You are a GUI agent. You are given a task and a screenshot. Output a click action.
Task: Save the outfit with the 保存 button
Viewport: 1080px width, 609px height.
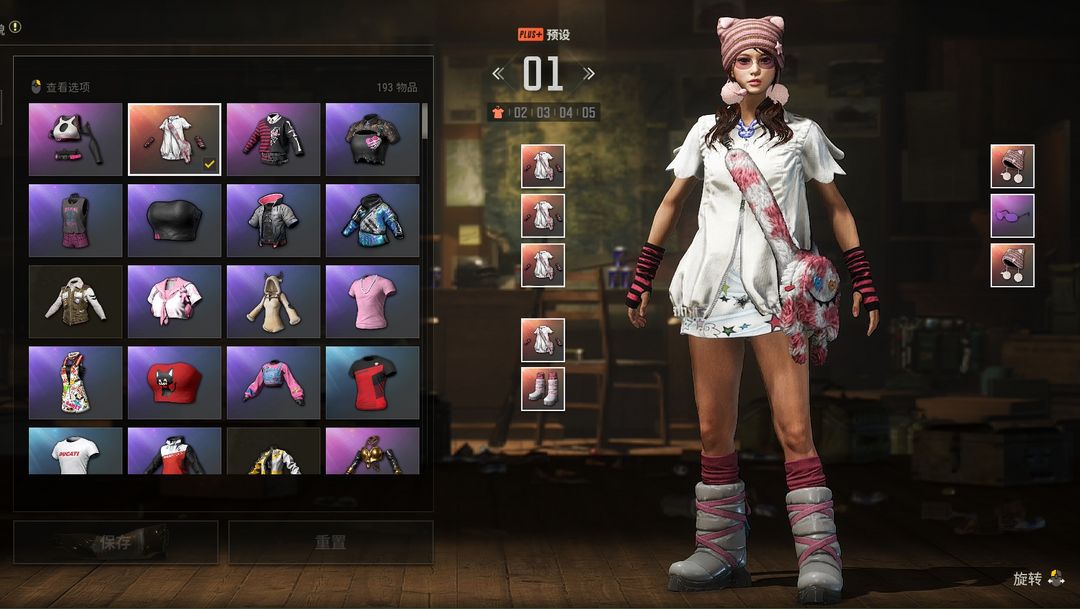coord(115,542)
